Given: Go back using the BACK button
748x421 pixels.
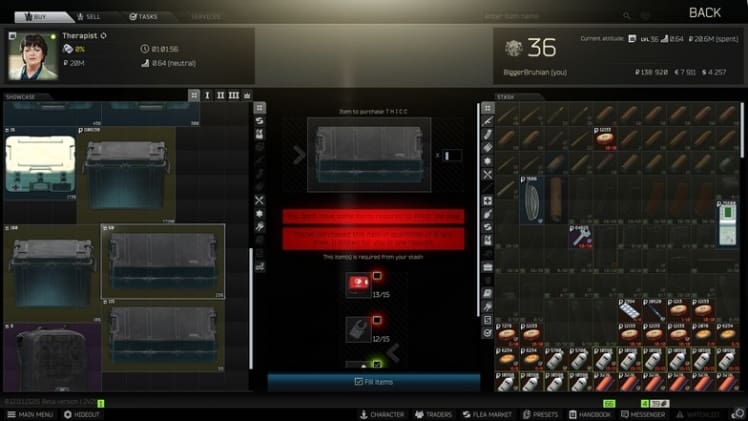Looking at the screenshot, I should 704,13.
